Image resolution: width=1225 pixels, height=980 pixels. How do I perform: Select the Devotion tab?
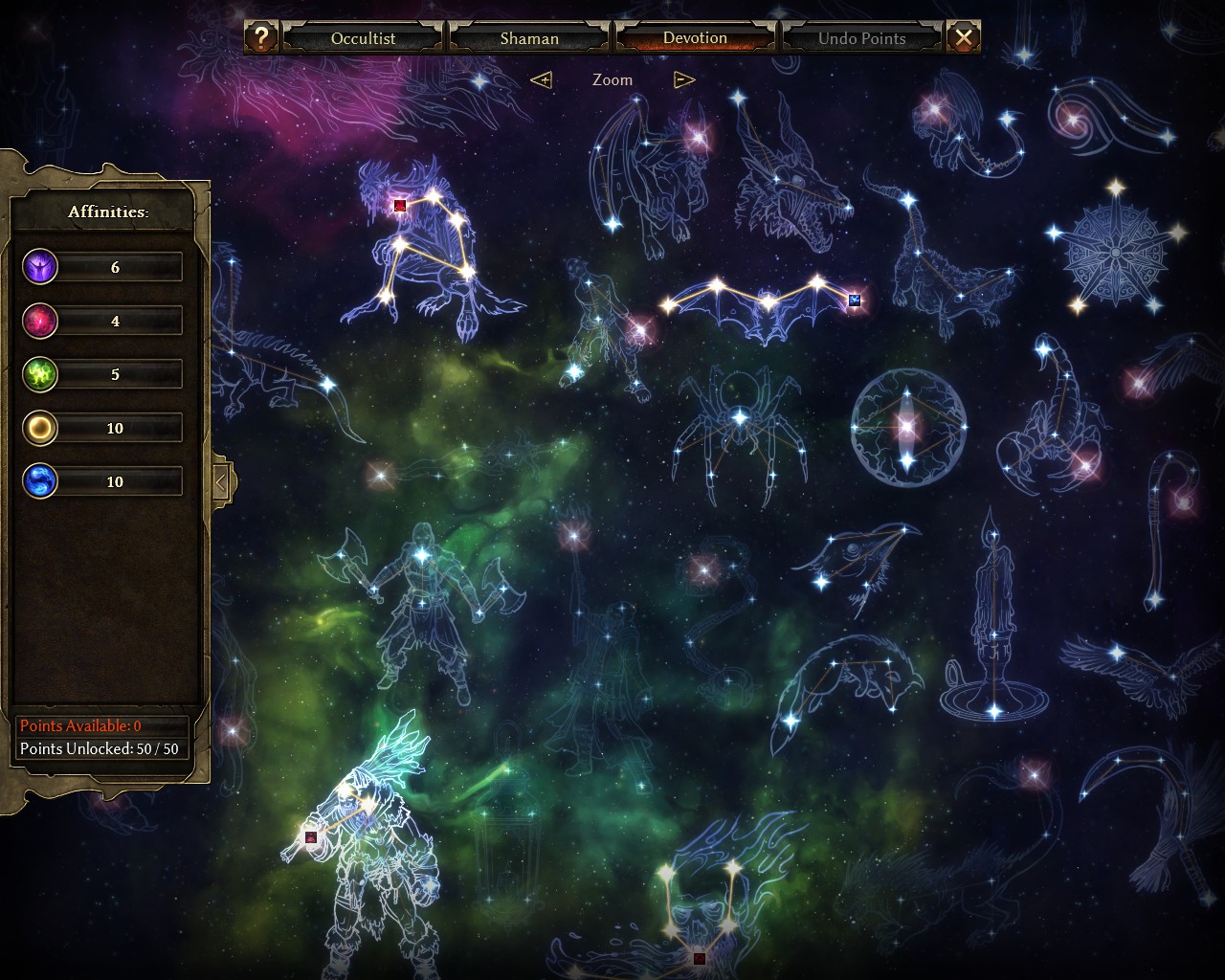[695, 38]
